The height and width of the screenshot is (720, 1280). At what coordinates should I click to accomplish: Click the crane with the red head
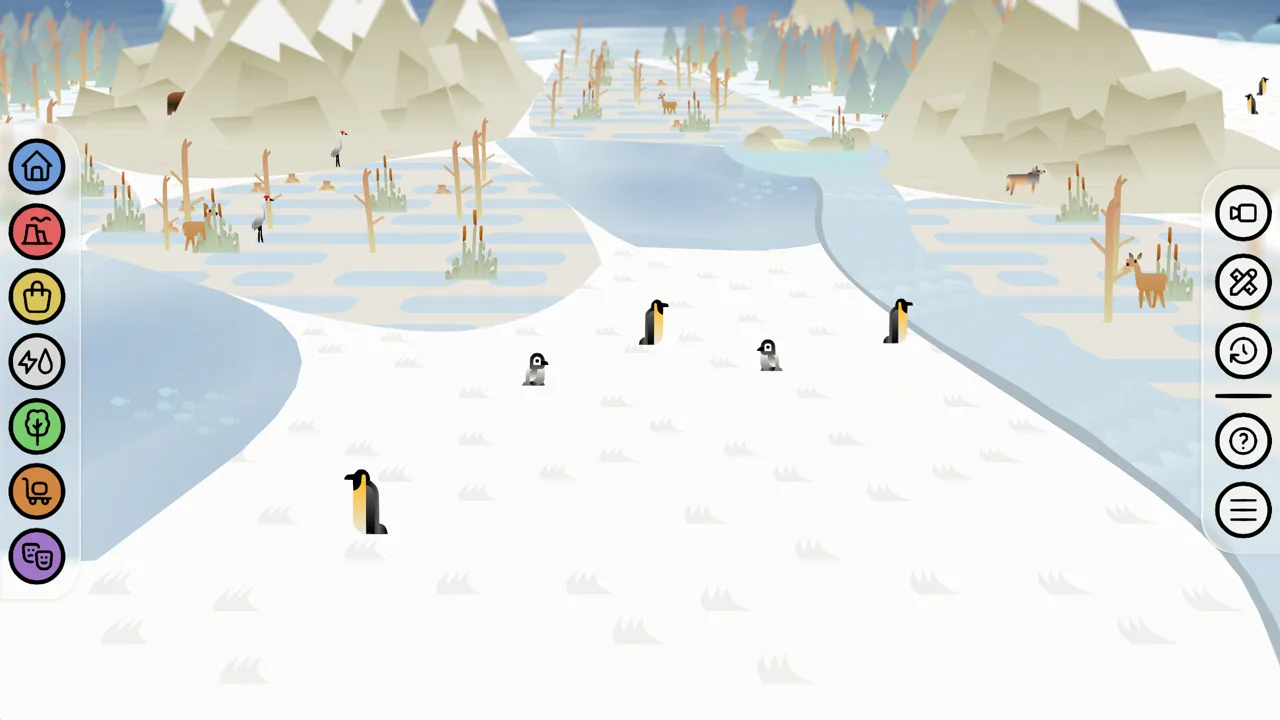tap(337, 148)
